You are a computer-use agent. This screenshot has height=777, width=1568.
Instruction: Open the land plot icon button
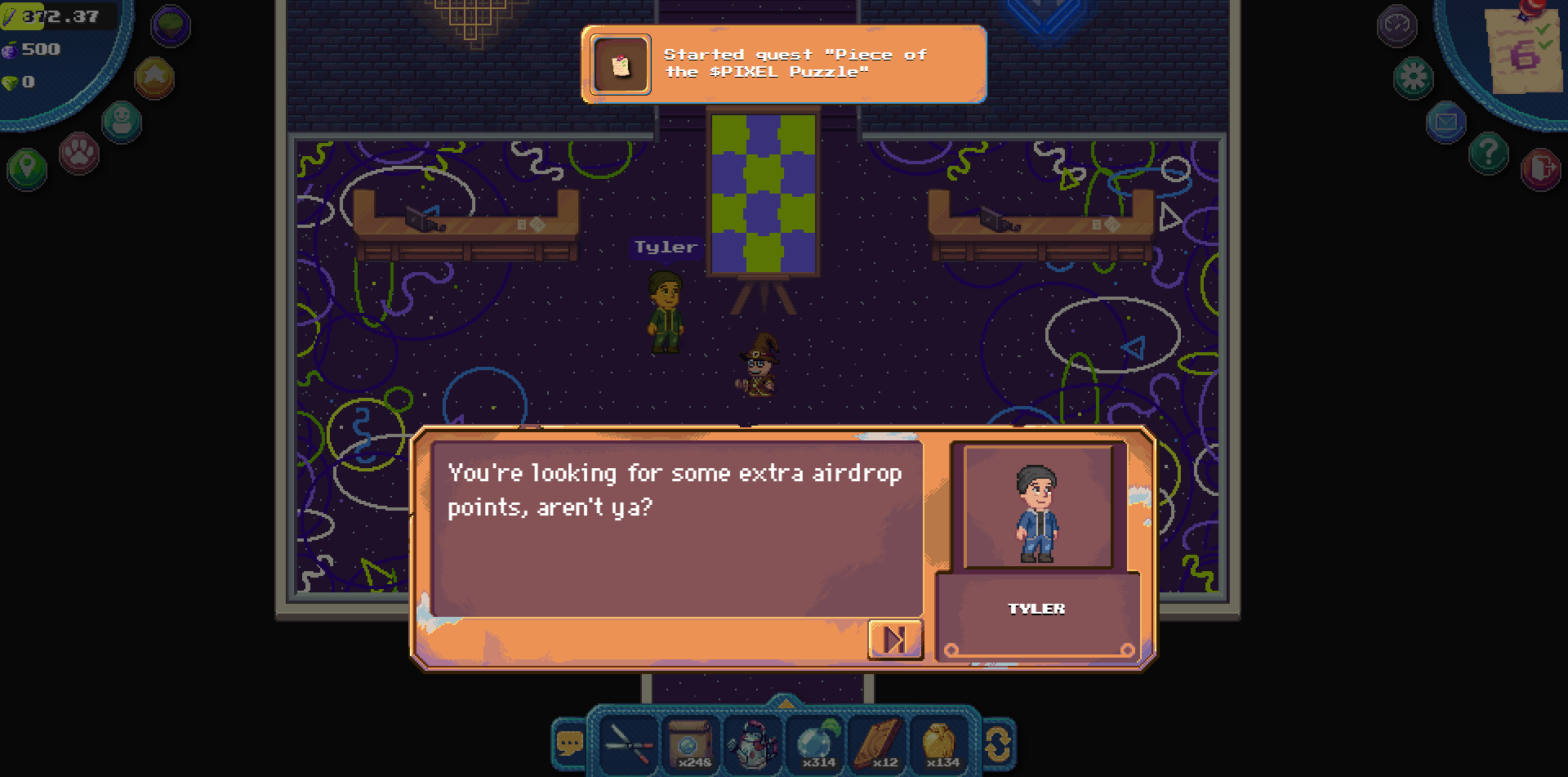(x=171, y=25)
